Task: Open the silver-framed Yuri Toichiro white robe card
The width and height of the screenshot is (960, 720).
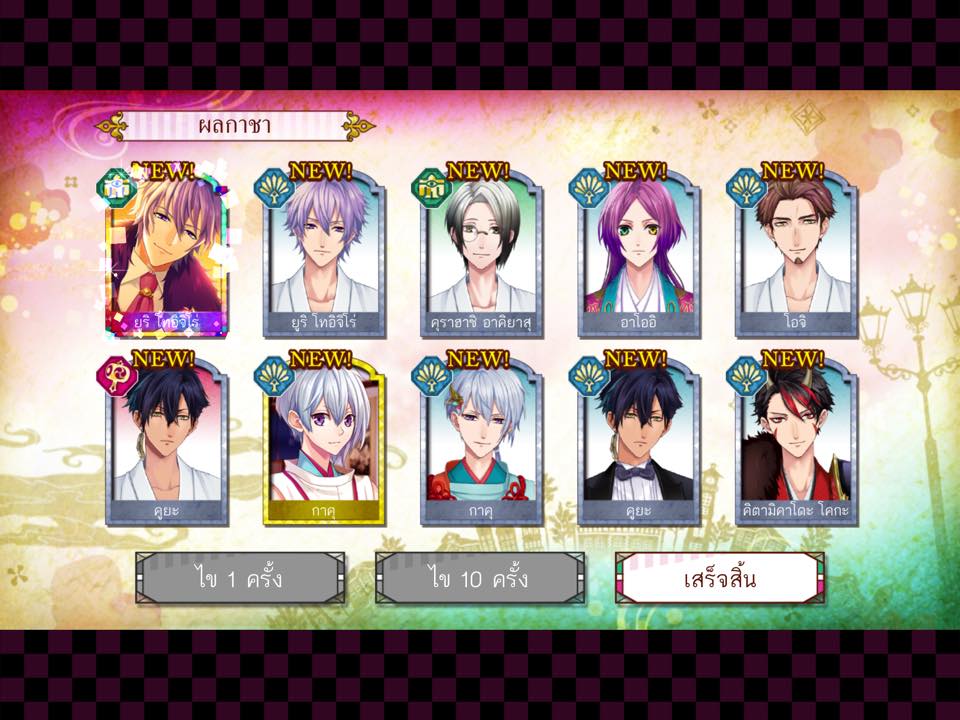Action: pos(324,255)
